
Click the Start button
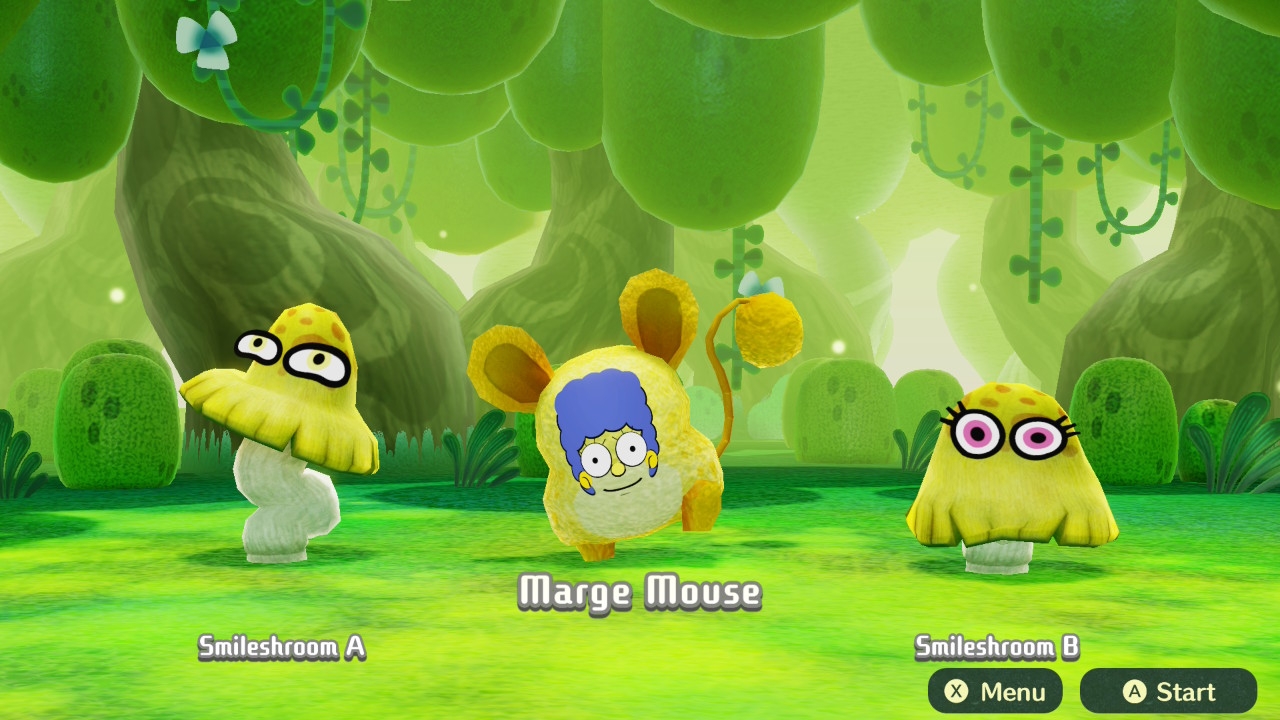tap(1168, 691)
